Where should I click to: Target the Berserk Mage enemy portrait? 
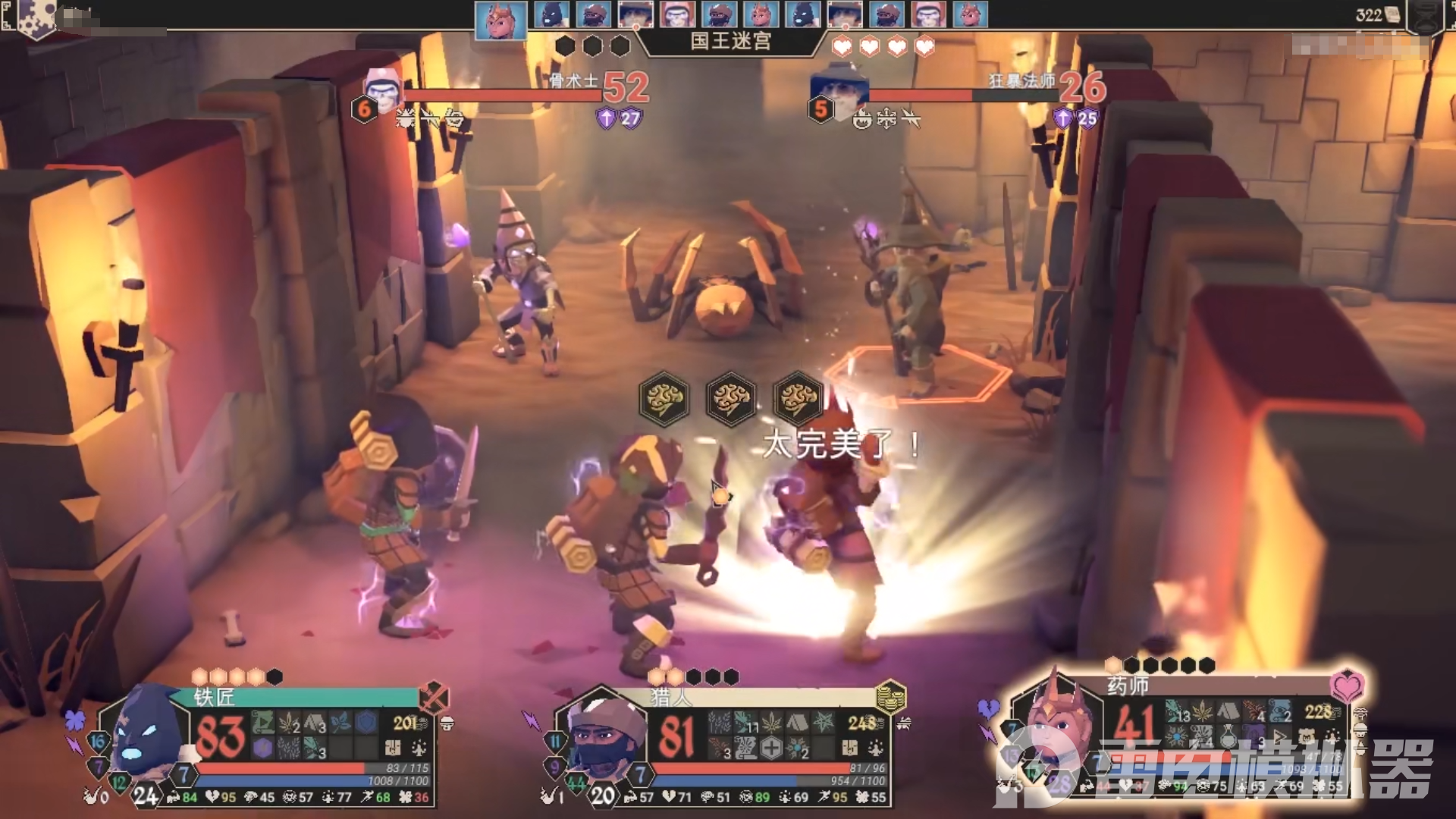pyautogui.click(x=839, y=89)
